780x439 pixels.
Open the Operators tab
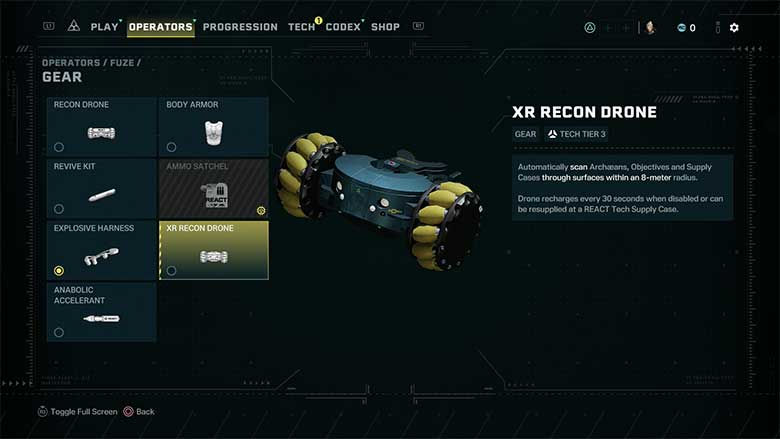[160, 27]
